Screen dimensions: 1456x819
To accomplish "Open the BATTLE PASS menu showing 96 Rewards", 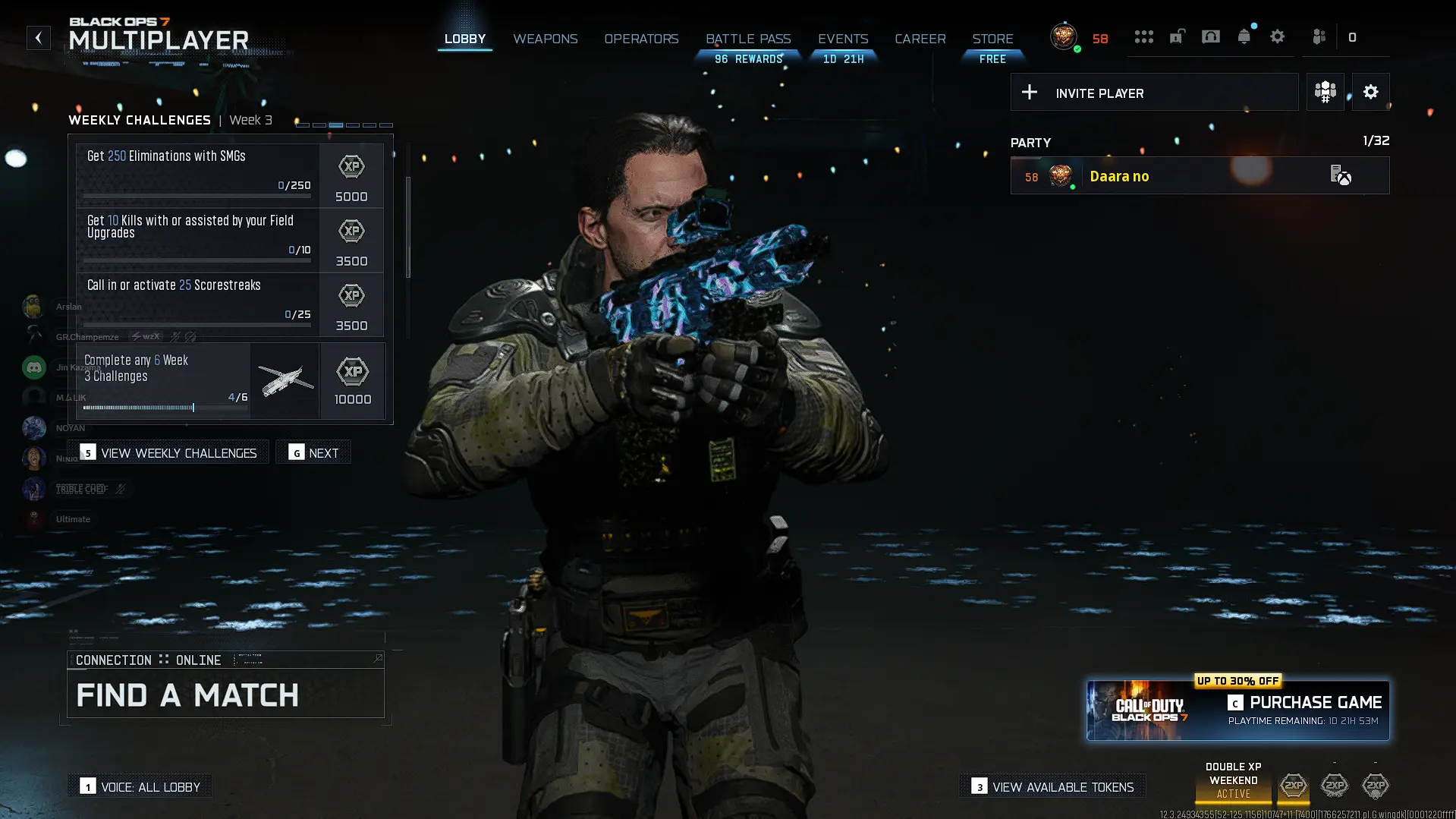I will (748, 39).
